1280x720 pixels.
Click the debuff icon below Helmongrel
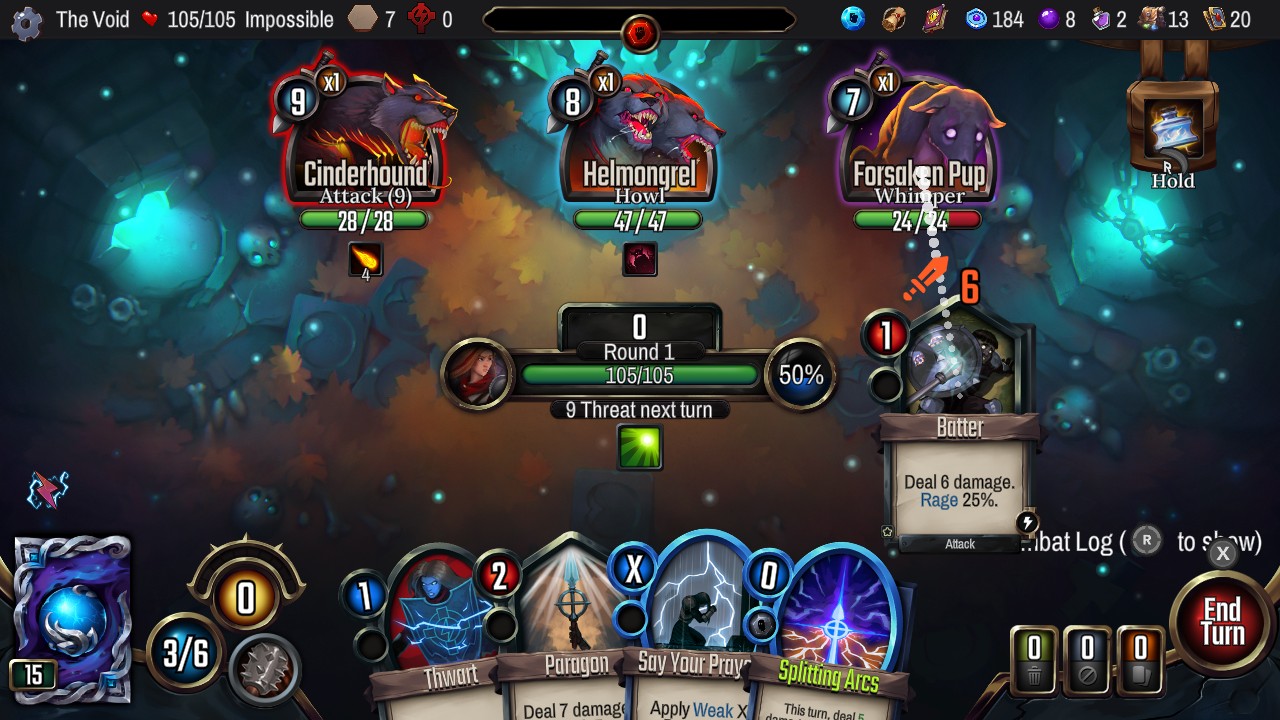(640, 258)
